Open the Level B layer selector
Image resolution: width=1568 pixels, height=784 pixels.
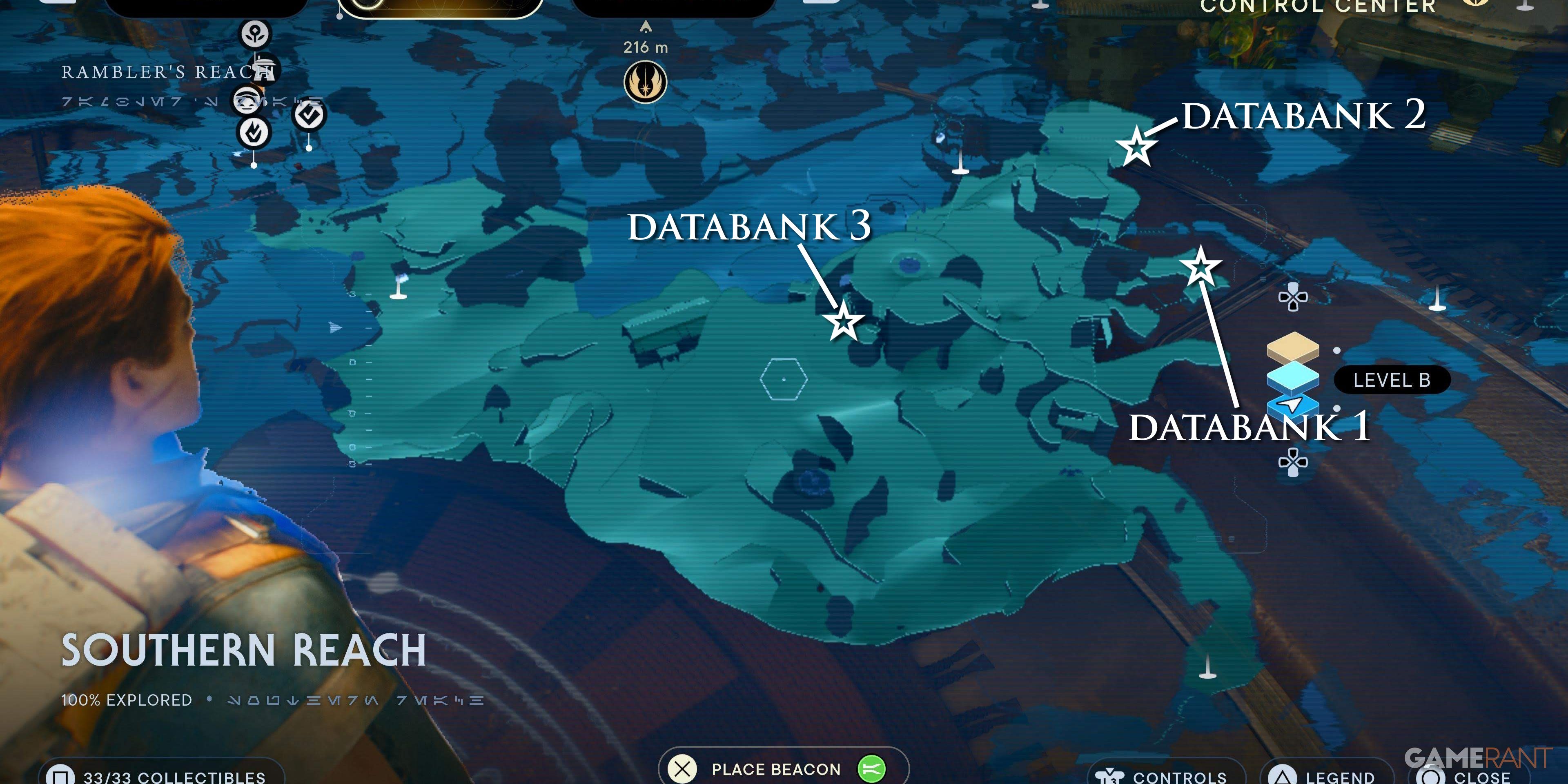coord(1392,379)
